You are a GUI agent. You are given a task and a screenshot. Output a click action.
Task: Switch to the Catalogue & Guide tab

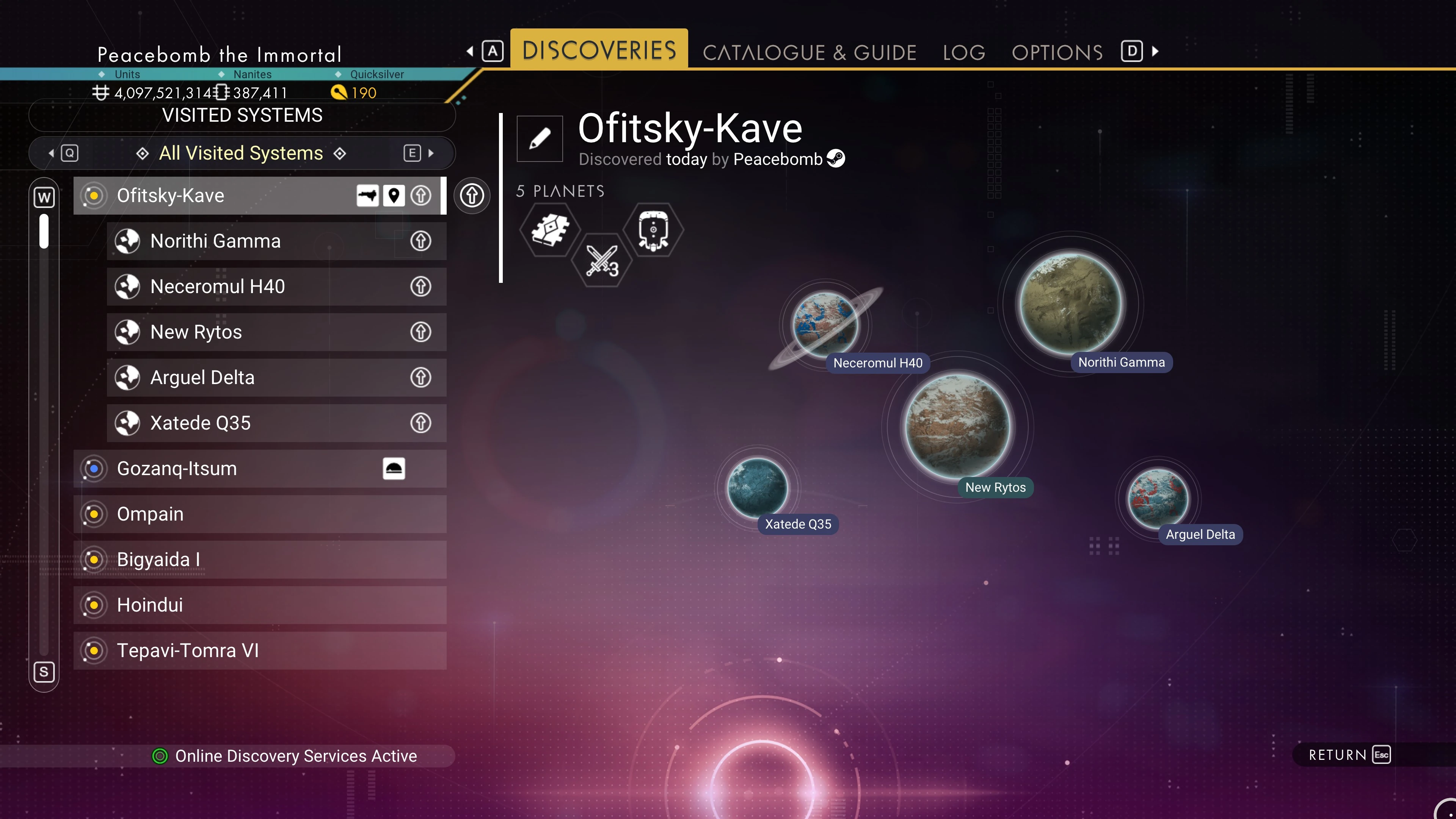point(809,53)
